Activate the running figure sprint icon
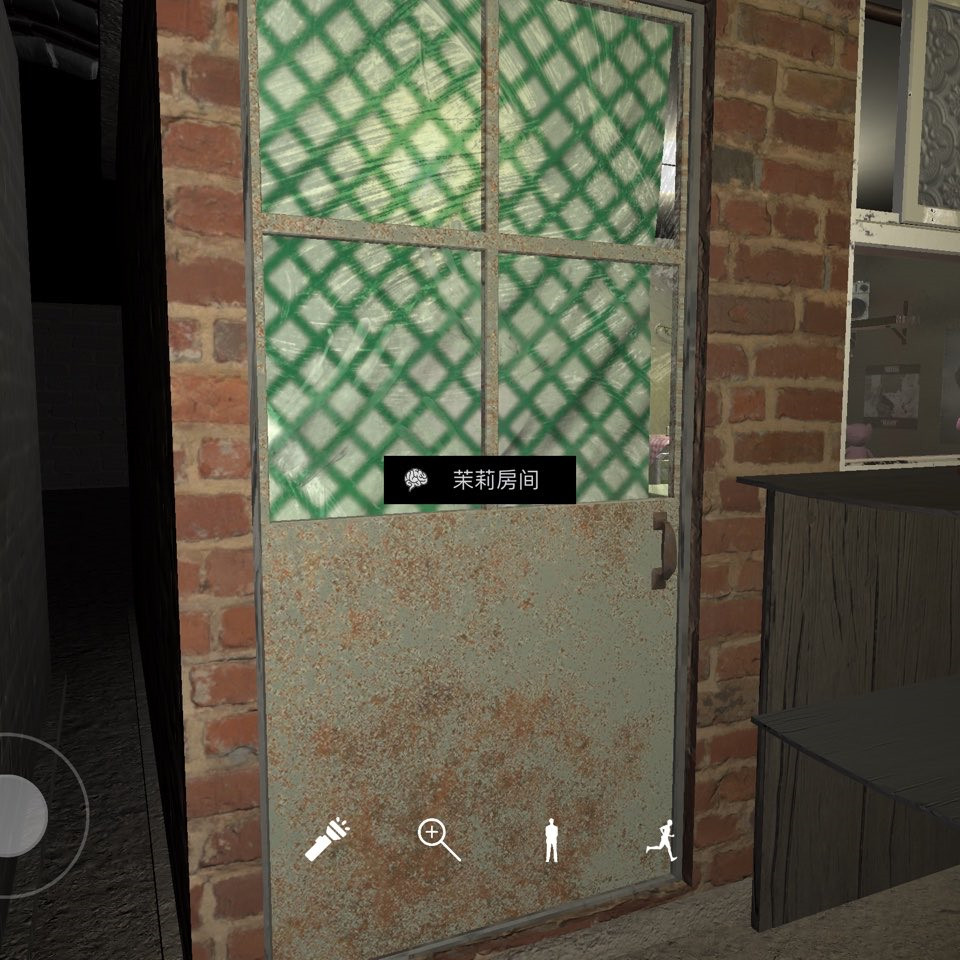960x960 pixels. pyautogui.click(x=661, y=840)
